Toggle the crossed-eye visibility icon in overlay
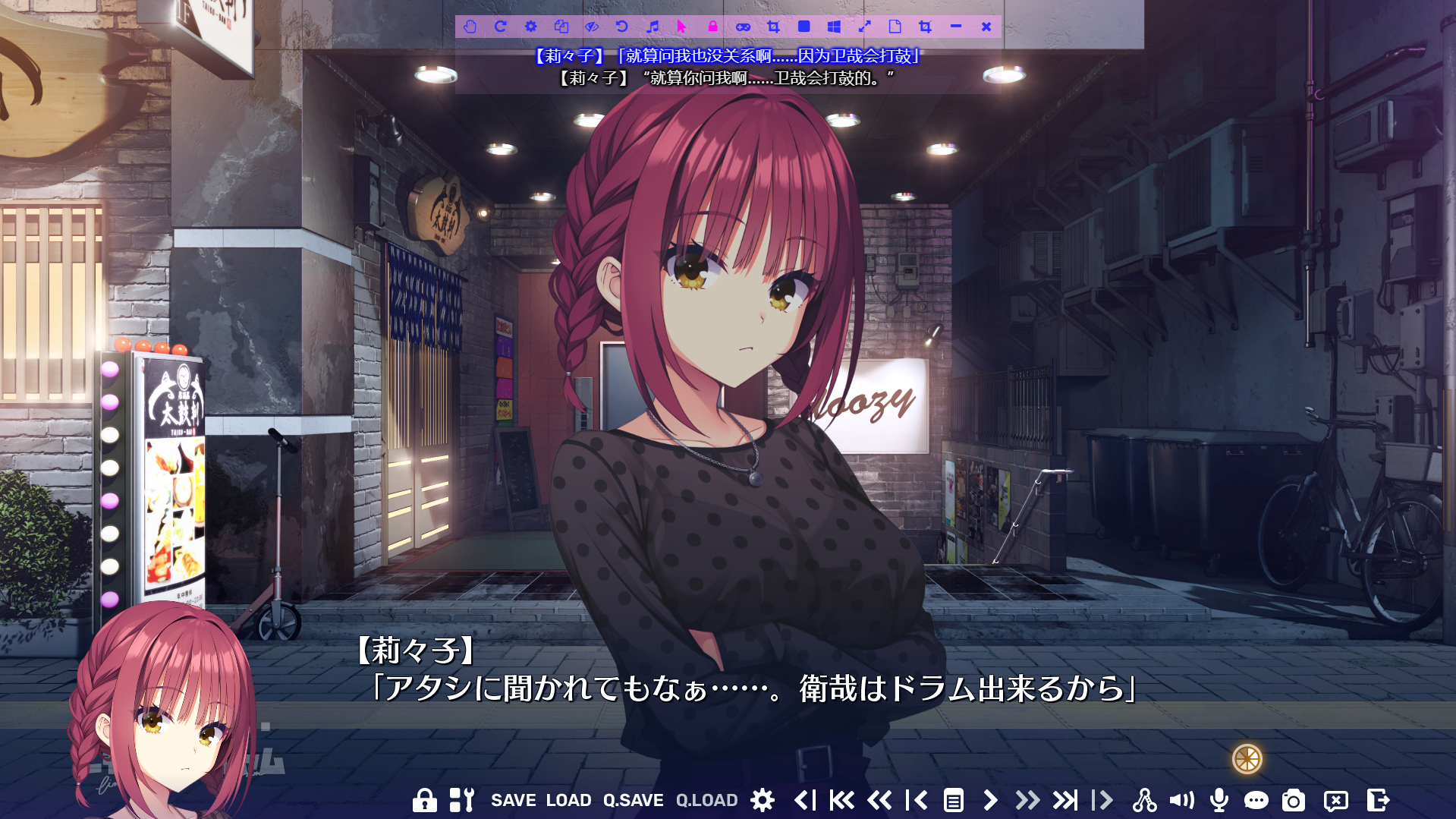This screenshot has width=1456, height=819. [592, 27]
